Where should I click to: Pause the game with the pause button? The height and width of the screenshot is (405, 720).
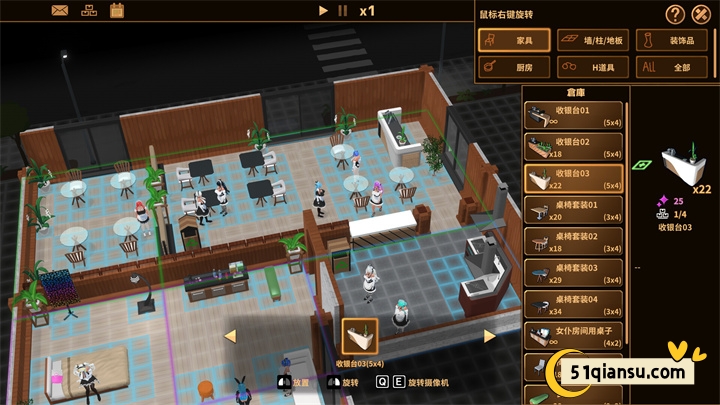pyautogui.click(x=343, y=11)
